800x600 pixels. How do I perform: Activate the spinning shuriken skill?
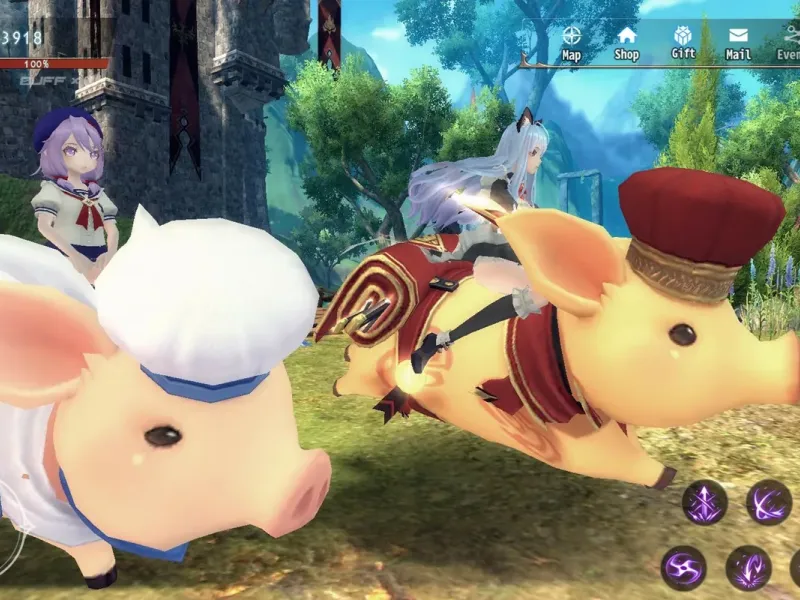pyautogui.click(x=683, y=567)
